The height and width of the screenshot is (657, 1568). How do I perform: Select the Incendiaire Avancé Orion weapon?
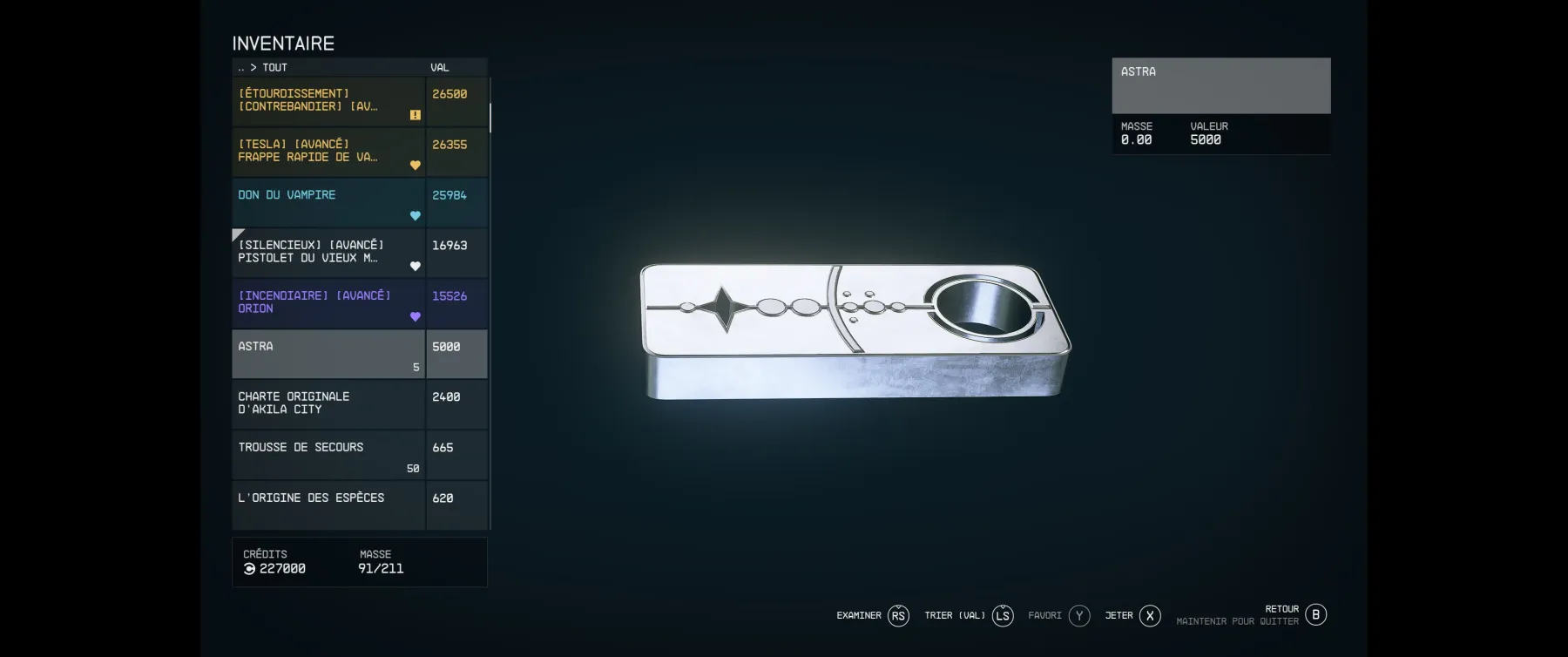328,303
